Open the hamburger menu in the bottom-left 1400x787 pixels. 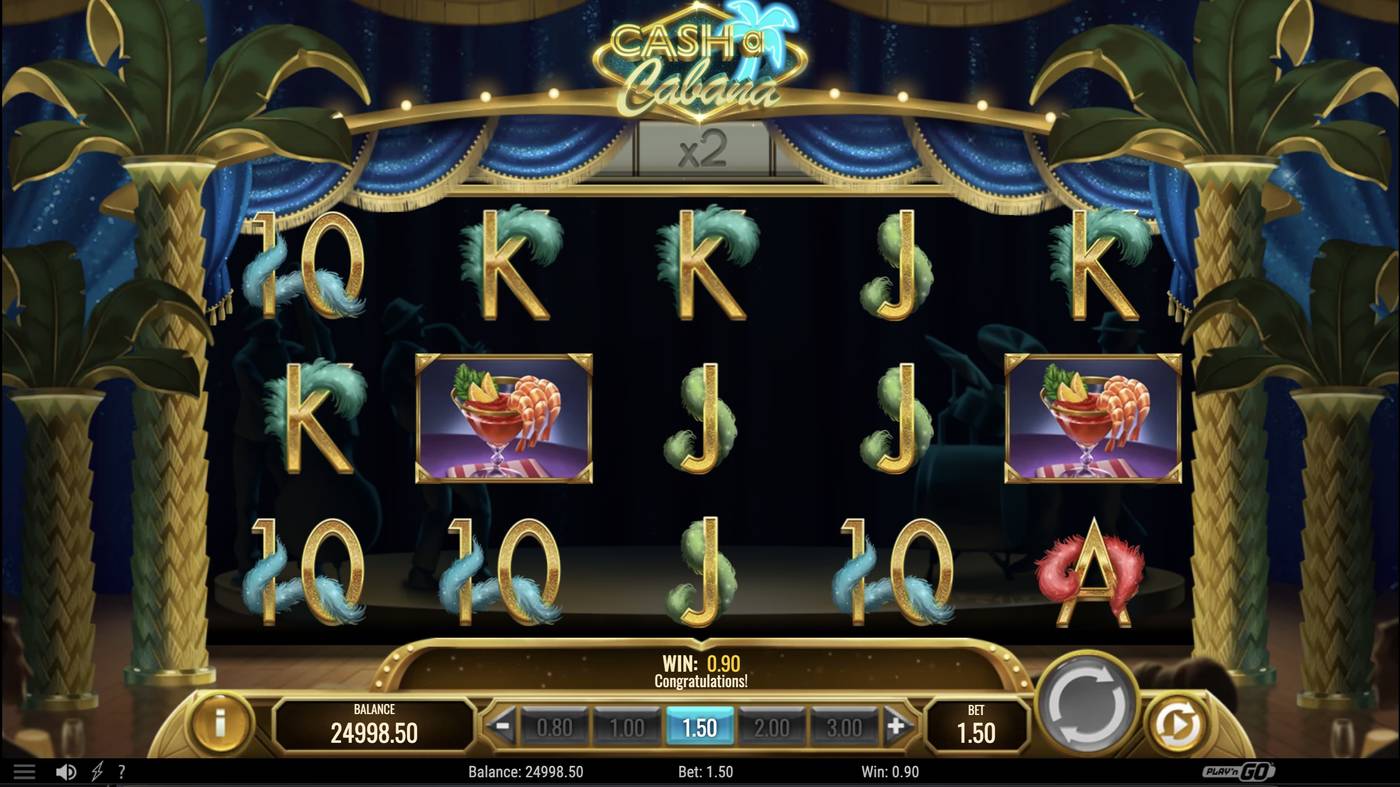pyautogui.click(x=25, y=770)
